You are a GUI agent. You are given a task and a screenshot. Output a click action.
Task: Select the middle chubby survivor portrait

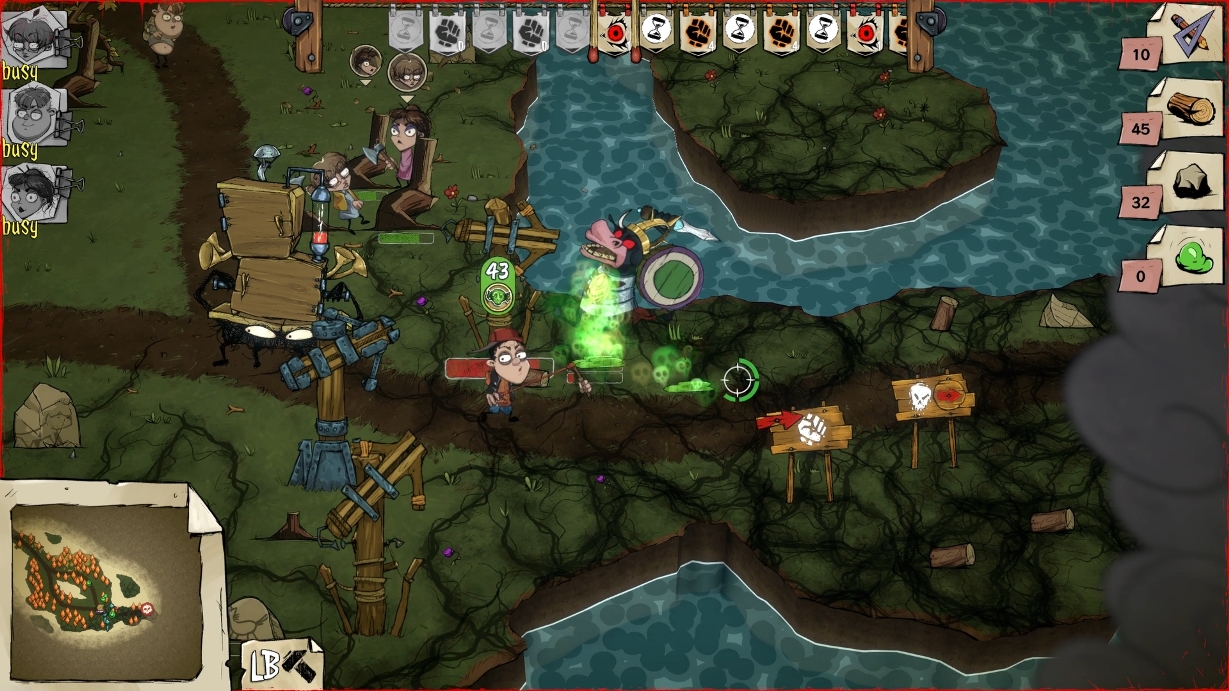click(x=34, y=115)
